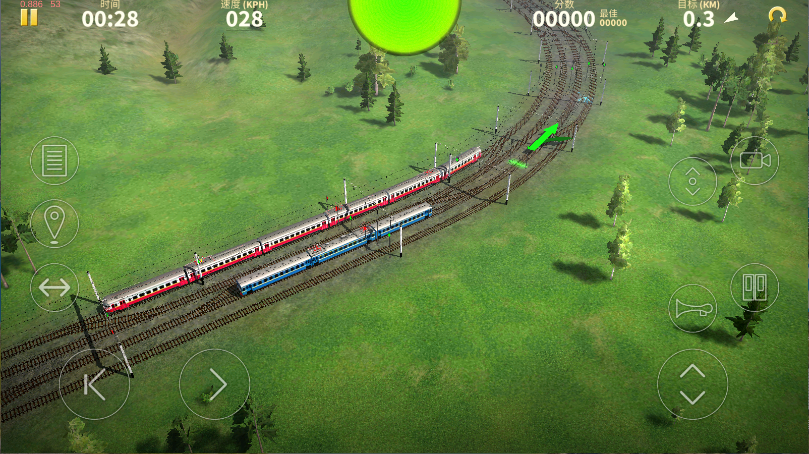Toggle the train doors button
The width and height of the screenshot is (809, 454).
[754, 287]
